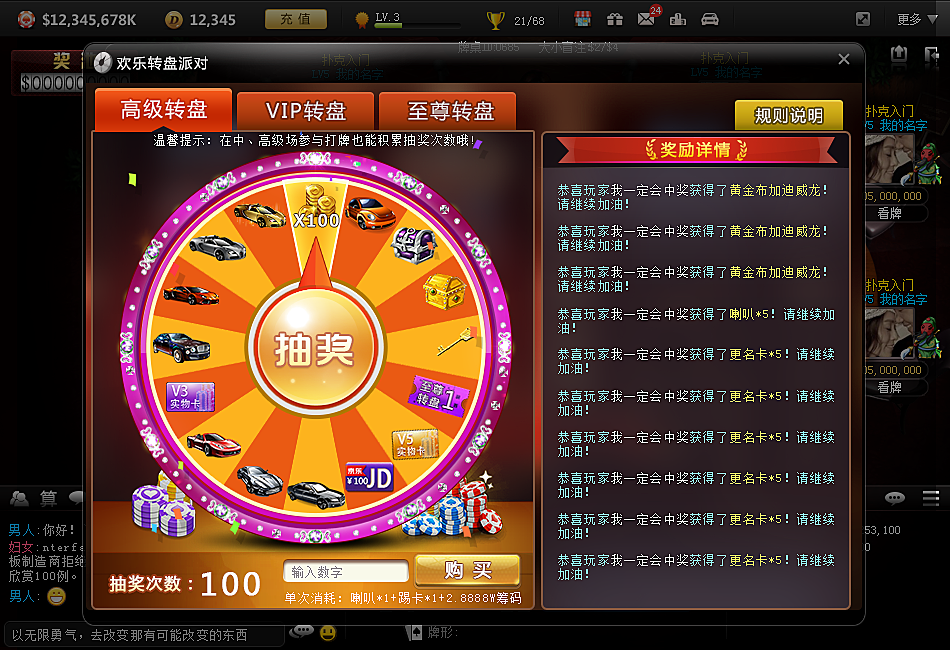Buy spins with the 购买 button
Screen dimensions: 950x650
pos(468,570)
